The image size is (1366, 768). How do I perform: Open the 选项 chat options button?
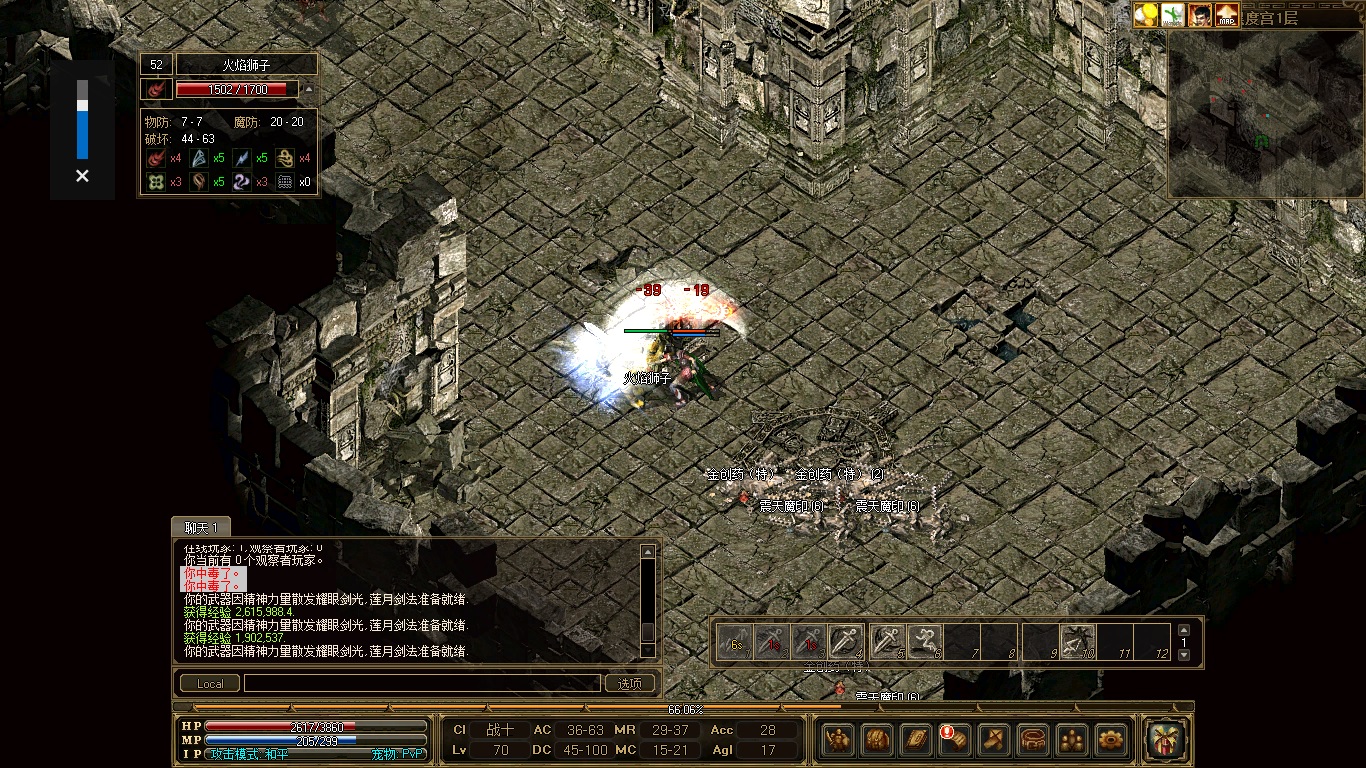coord(630,684)
